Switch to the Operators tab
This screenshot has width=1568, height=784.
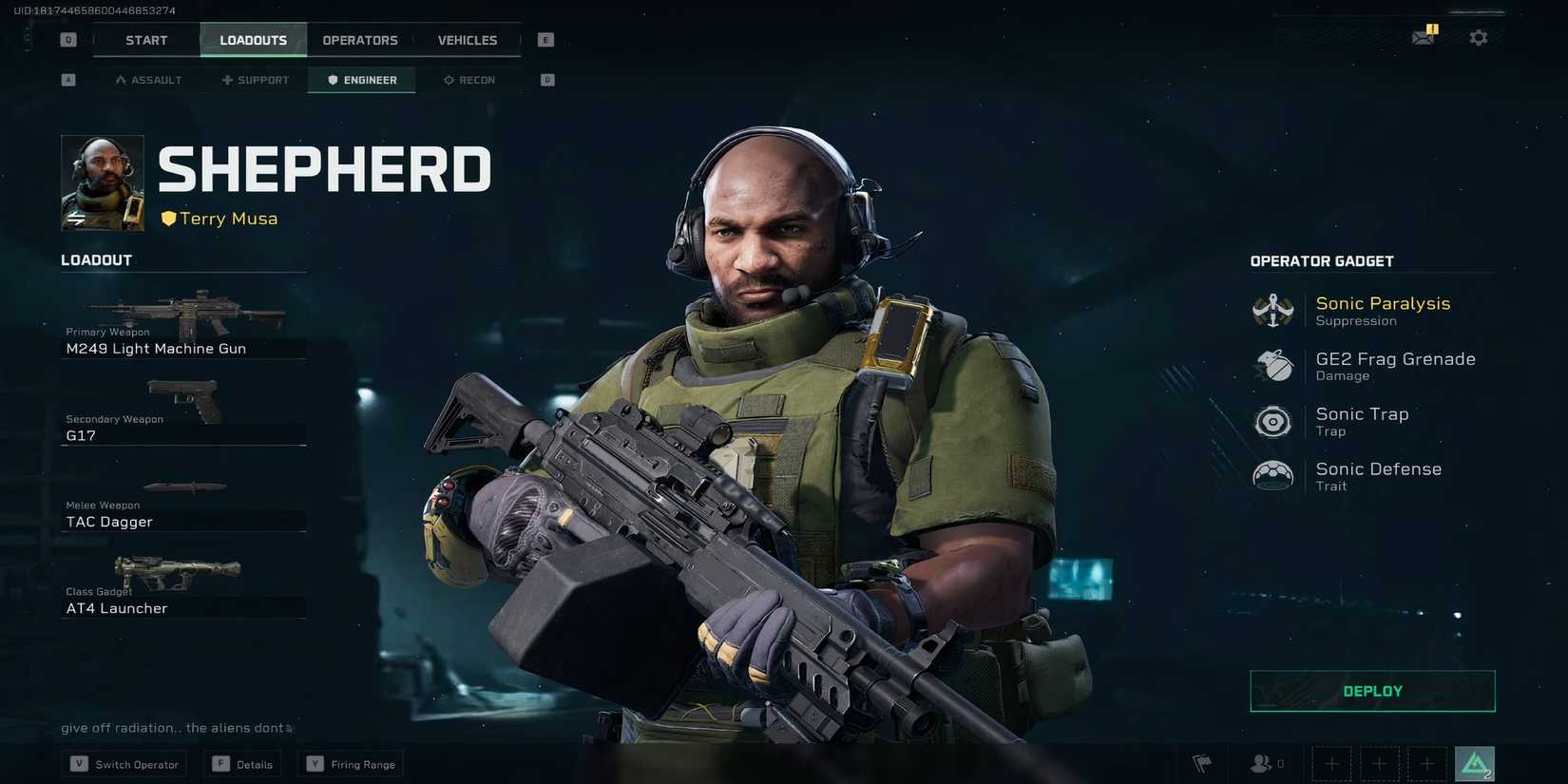click(359, 40)
